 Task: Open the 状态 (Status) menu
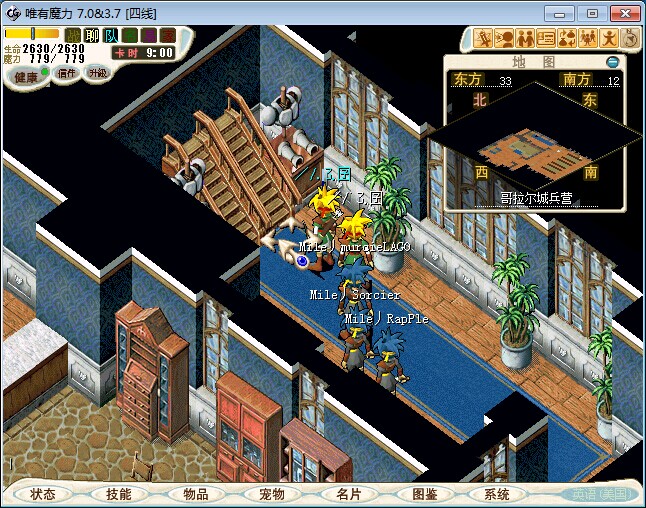43,494
